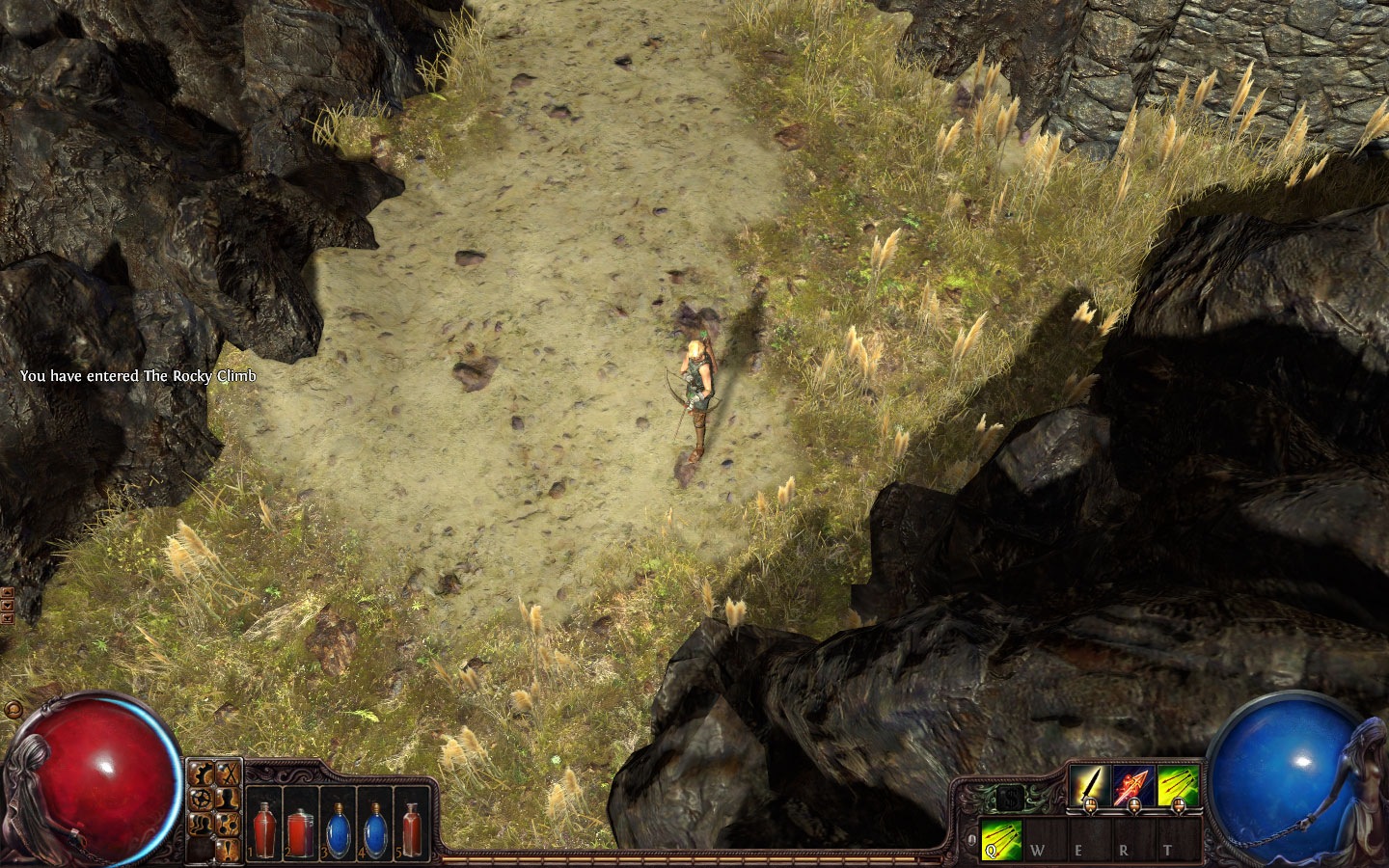Image resolution: width=1389 pixels, height=868 pixels.
Task: Select the green multi-arrow skill above the bar
Action: pos(1178,786)
